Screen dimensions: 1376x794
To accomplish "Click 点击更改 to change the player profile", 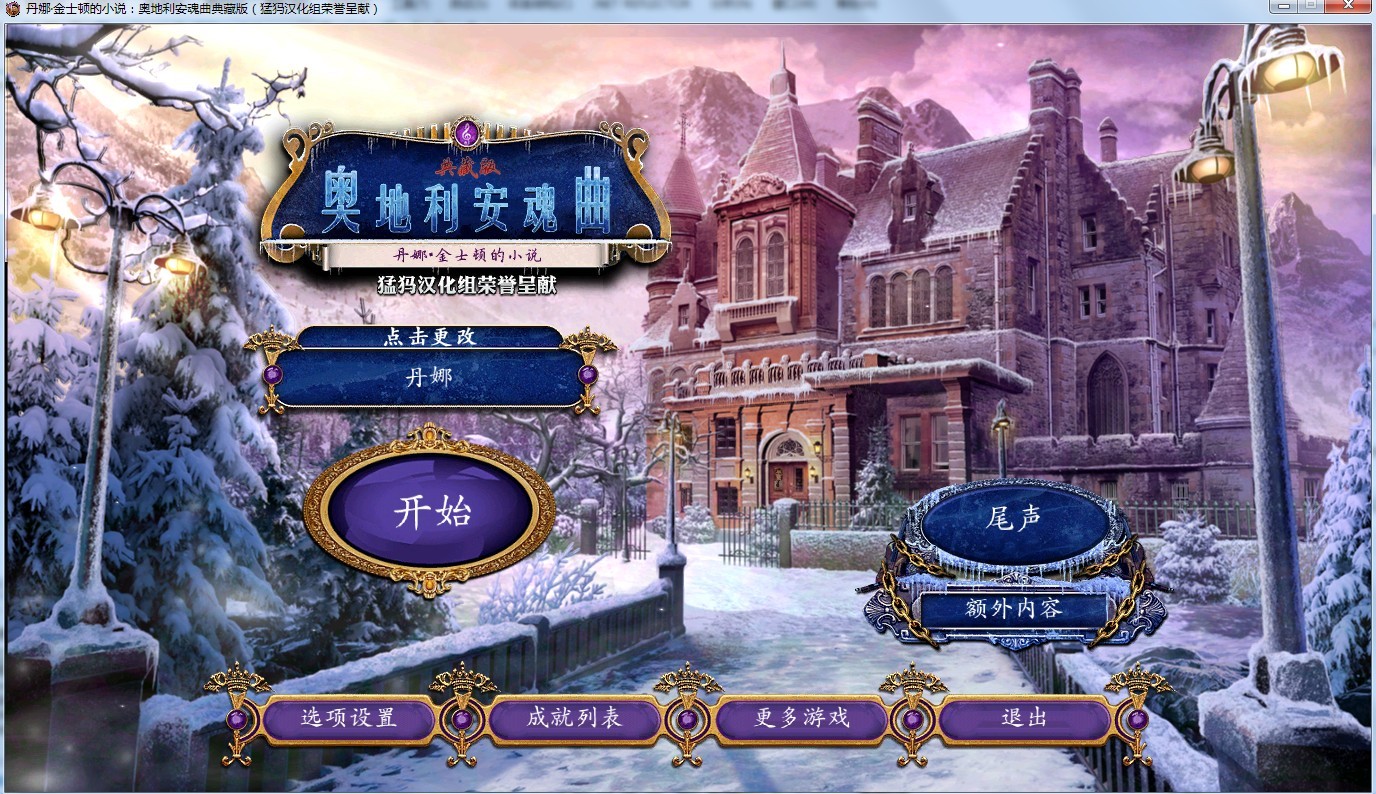I will point(428,338).
